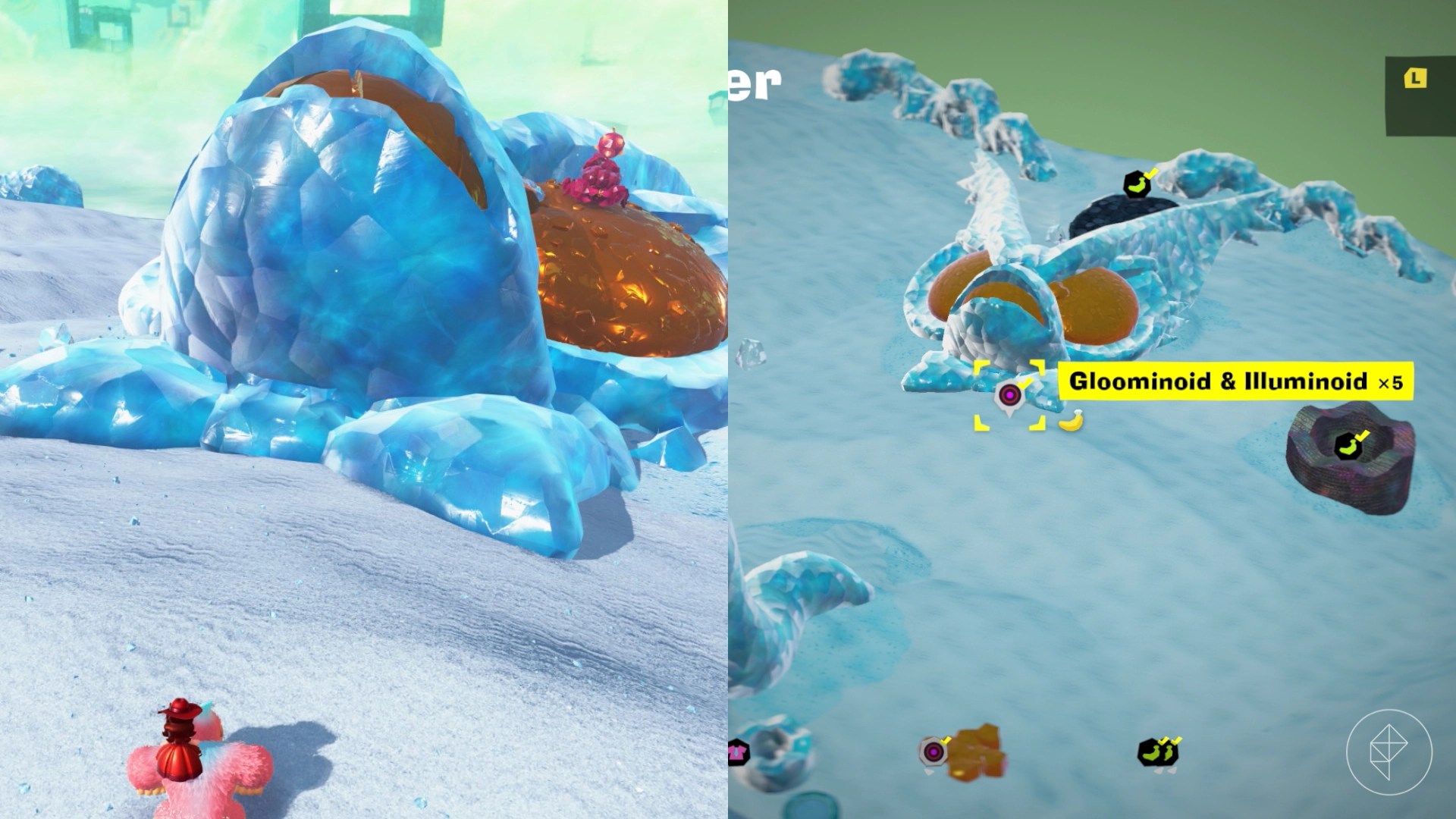This screenshot has height=819, width=1456.
Task: Select the highlighted record marker inside yellow brackets
Action: pyautogui.click(x=1009, y=395)
